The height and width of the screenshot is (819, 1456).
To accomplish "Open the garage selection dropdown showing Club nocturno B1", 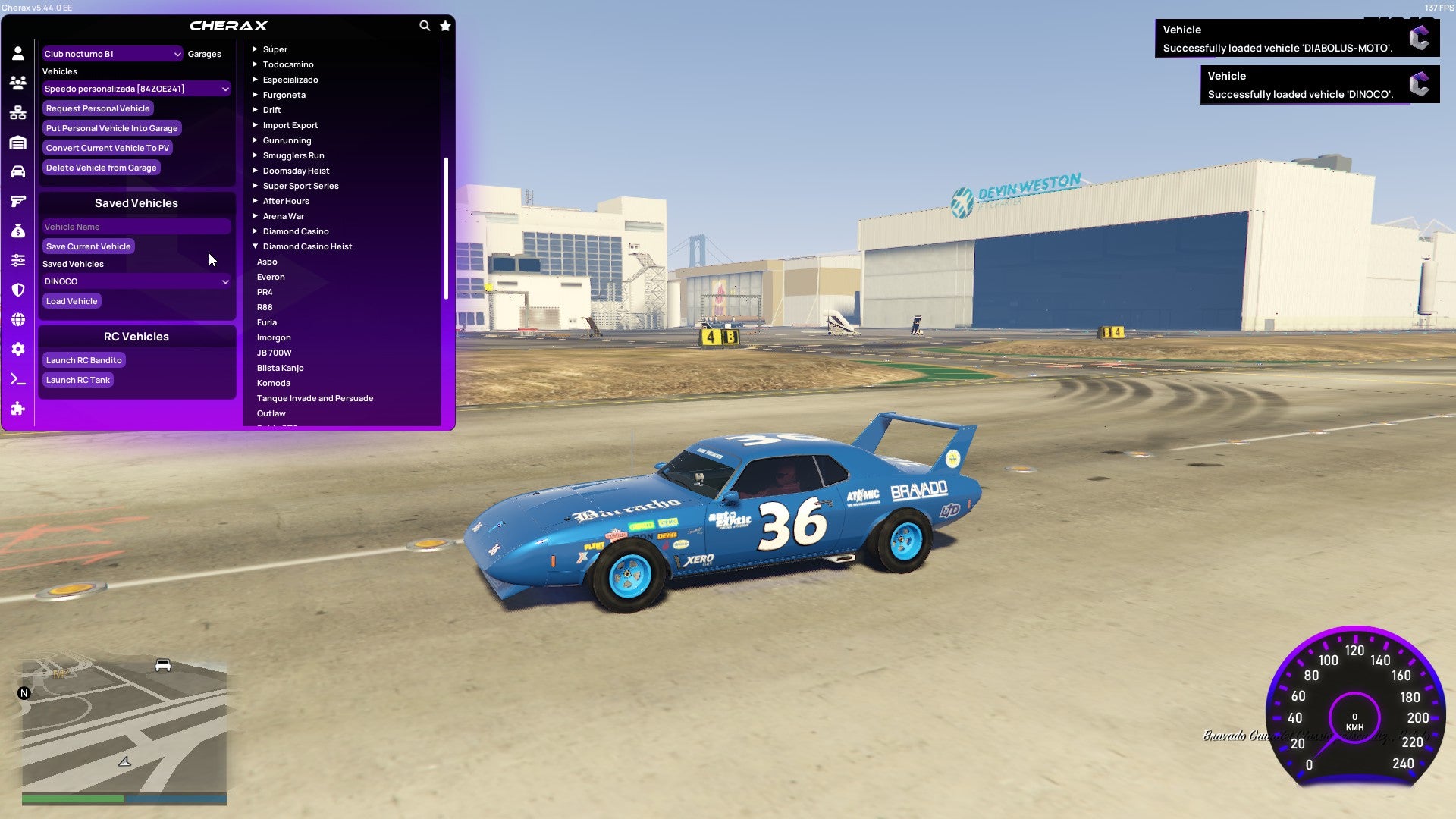I will pyautogui.click(x=112, y=54).
